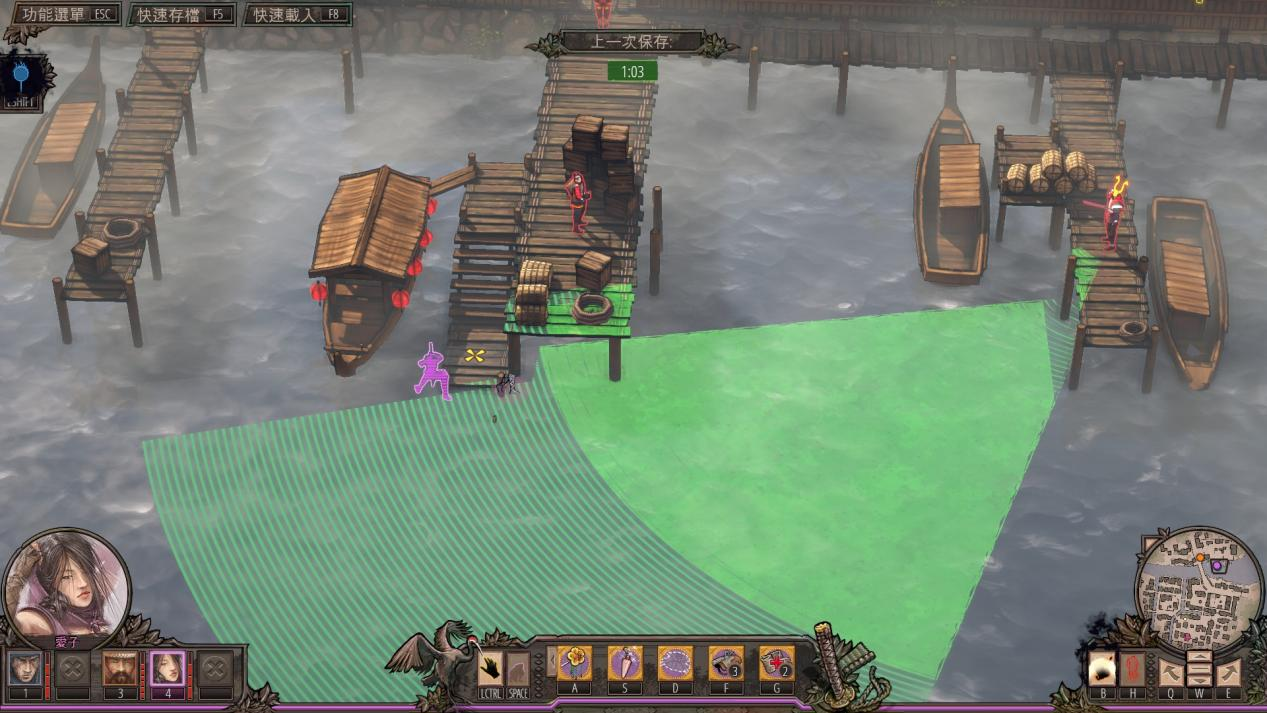Use the yellow flower hairpin ability
This screenshot has width=1267, height=713.
pyautogui.click(x=574, y=663)
